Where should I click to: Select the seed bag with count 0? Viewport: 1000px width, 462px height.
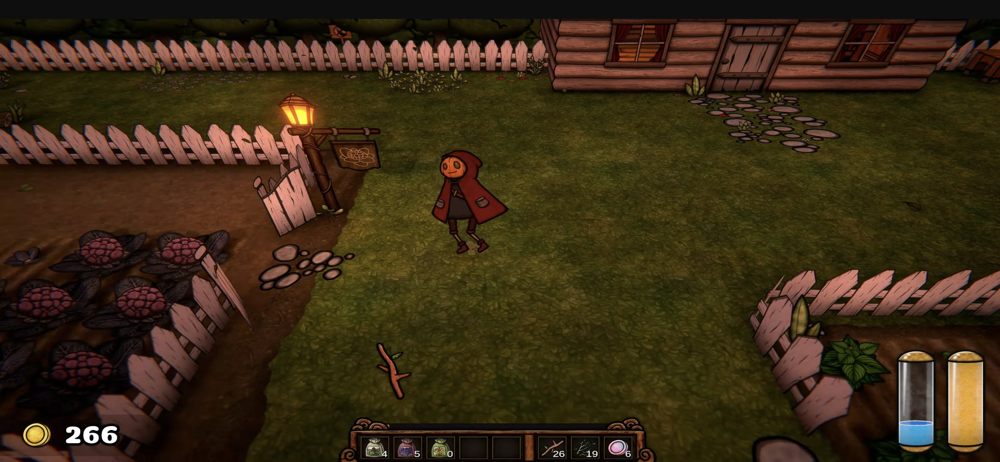click(440, 448)
